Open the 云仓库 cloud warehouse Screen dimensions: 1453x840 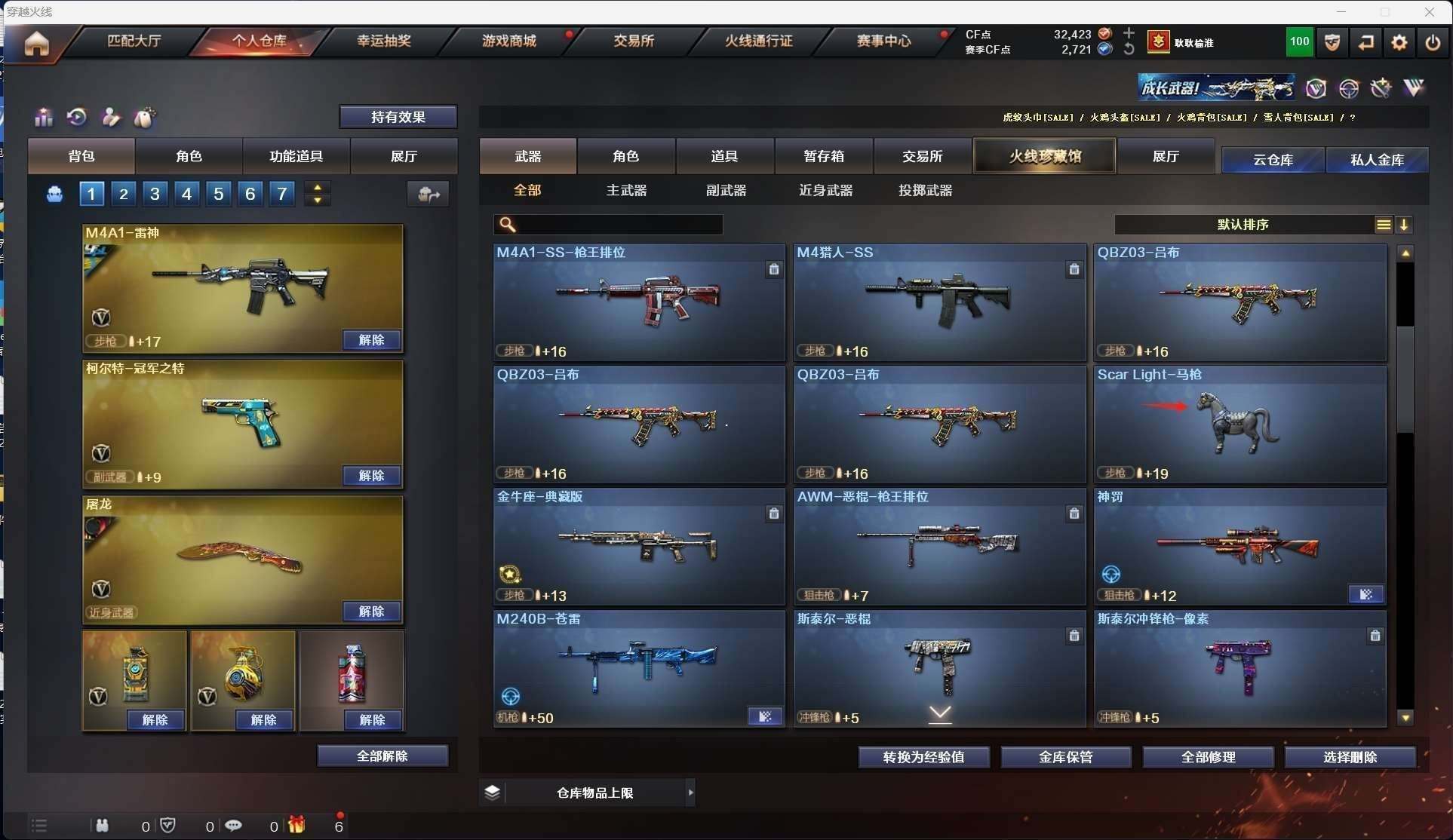click(1273, 160)
